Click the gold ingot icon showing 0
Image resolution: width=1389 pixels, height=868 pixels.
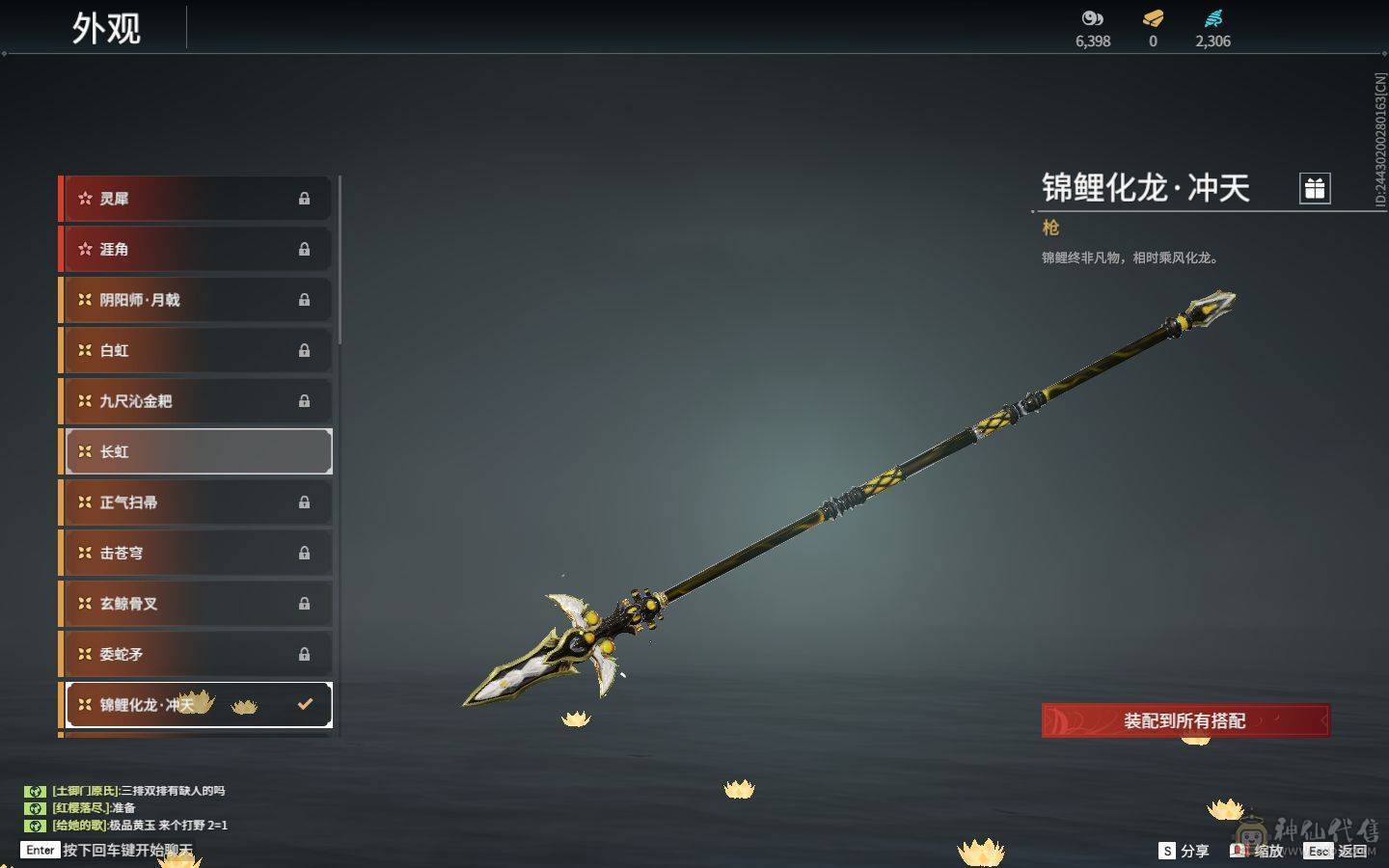click(1152, 18)
